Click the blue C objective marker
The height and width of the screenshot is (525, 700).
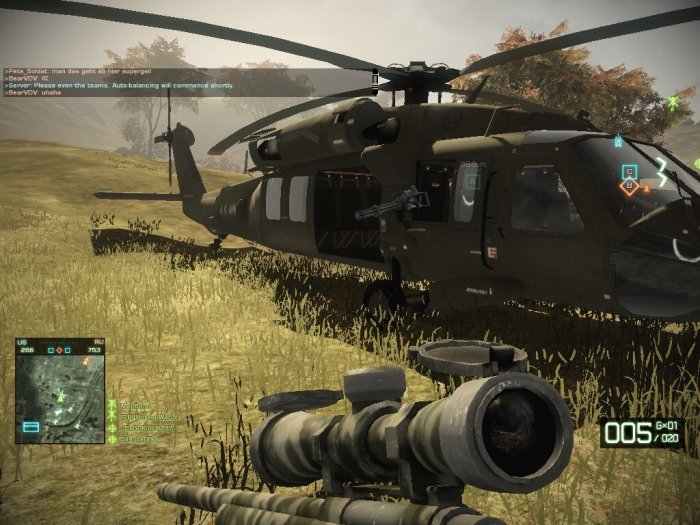click(x=629, y=170)
